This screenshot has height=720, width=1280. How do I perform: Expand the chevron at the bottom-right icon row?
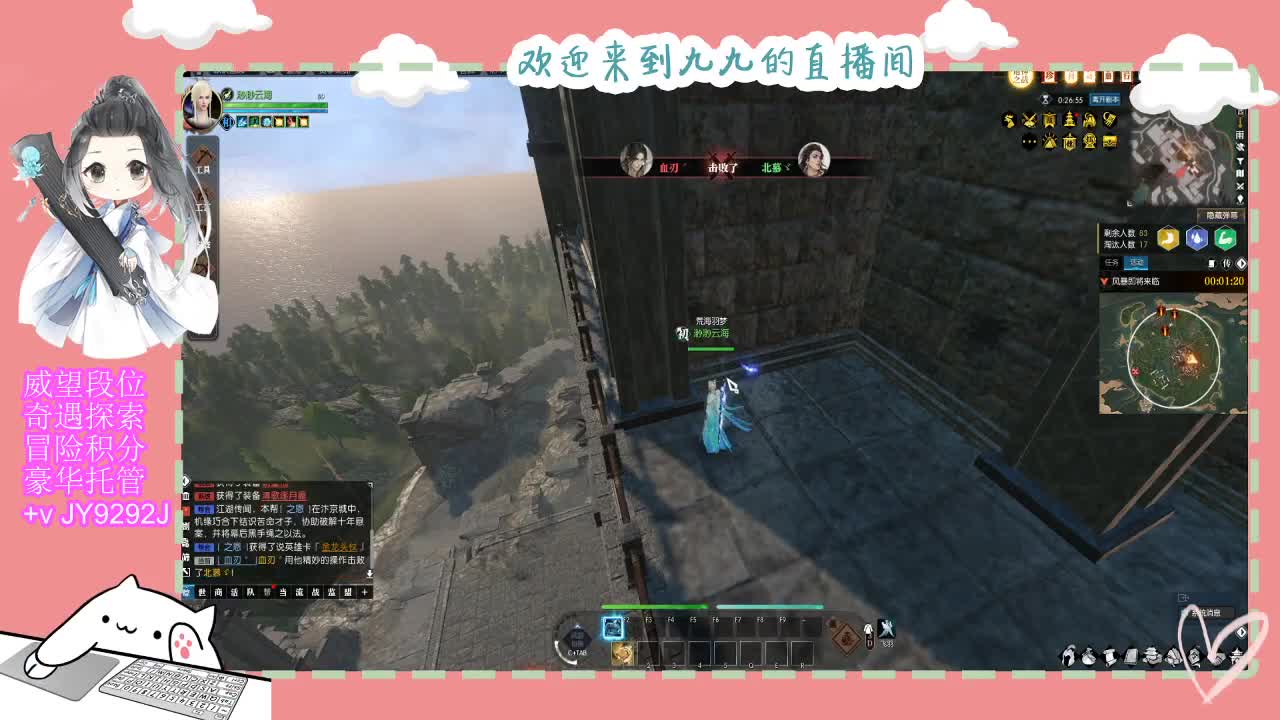tap(1241, 632)
